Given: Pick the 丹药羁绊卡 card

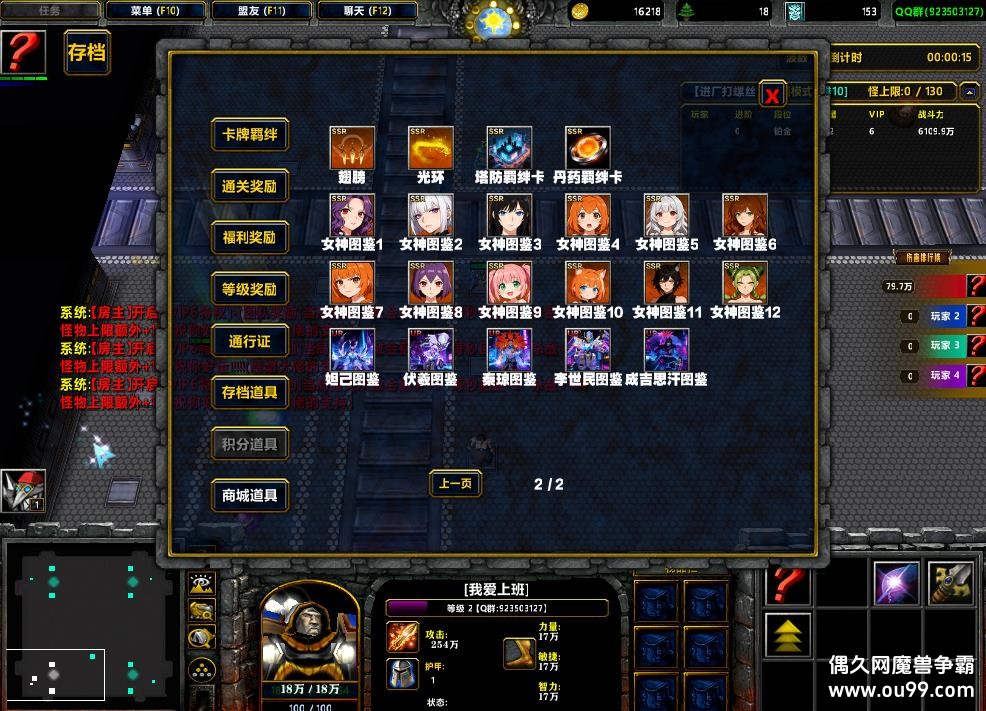Looking at the screenshot, I should [x=588, y=148].
